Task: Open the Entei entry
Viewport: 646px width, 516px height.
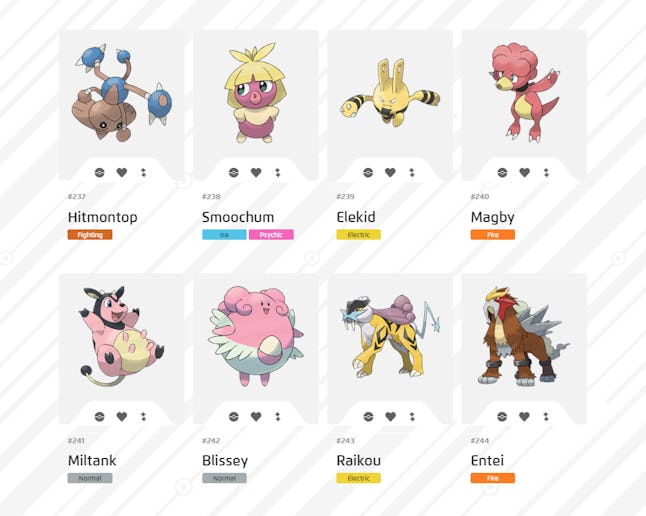Action: [x=523, y=338]
